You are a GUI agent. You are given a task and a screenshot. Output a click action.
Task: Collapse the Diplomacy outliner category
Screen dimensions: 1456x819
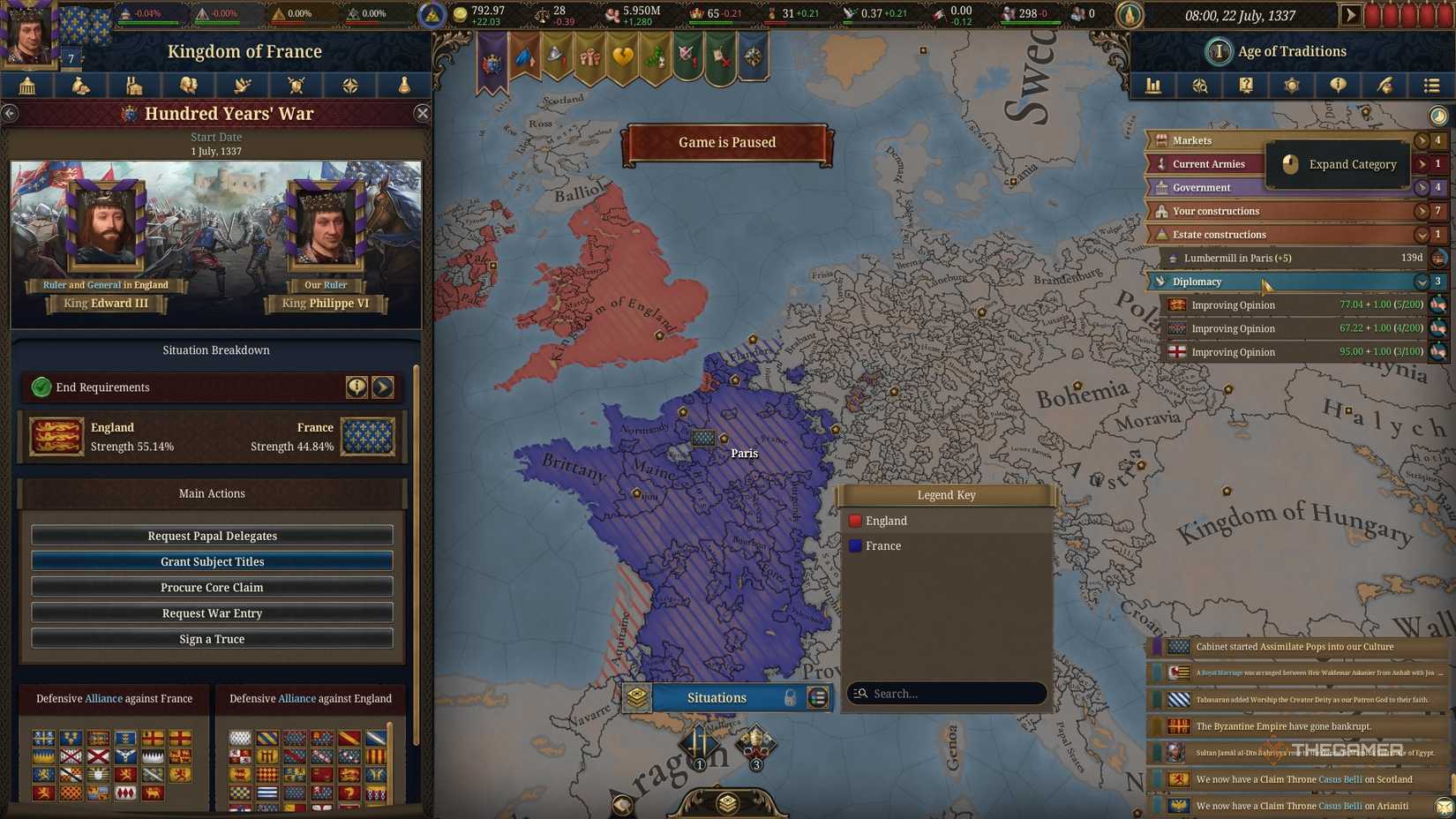click(x=1421, y=282)
